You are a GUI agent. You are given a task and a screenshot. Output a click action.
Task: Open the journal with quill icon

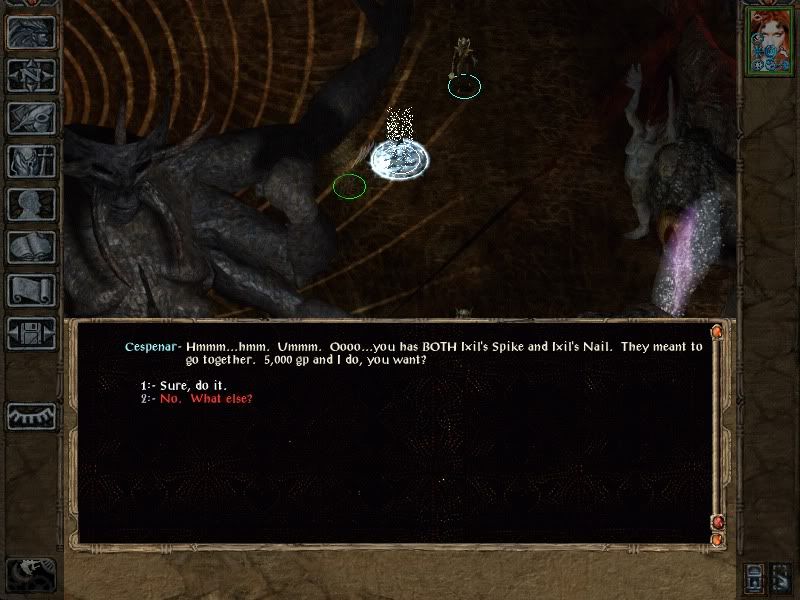pyautogui.click(x=32, y=118)
